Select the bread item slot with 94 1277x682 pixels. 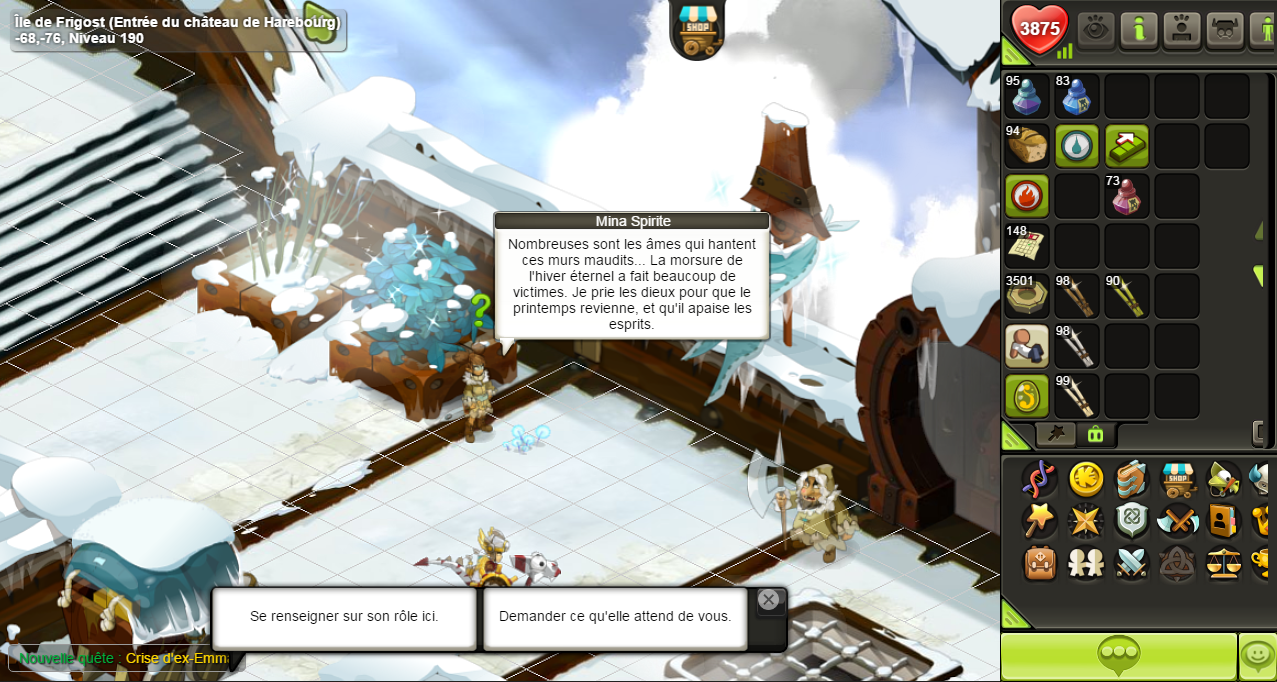coord(1027,146)
